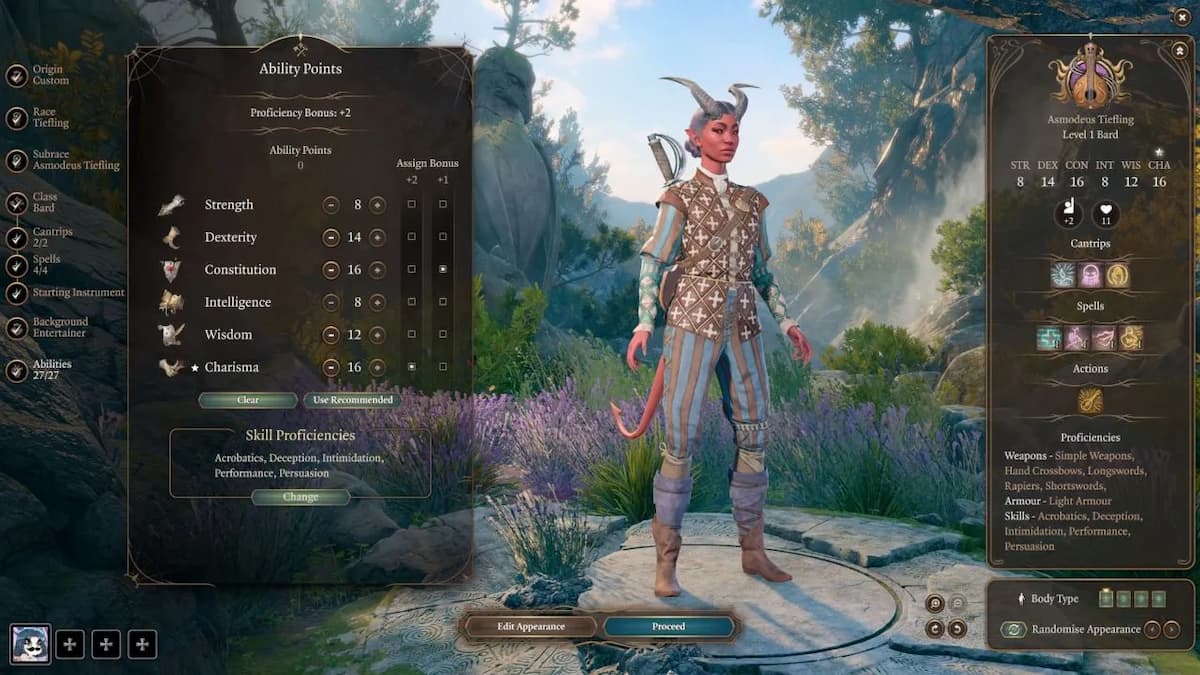This screenshot has height=675, width=1200.
Task: Clear the assigned ability points
Action: 248,400
